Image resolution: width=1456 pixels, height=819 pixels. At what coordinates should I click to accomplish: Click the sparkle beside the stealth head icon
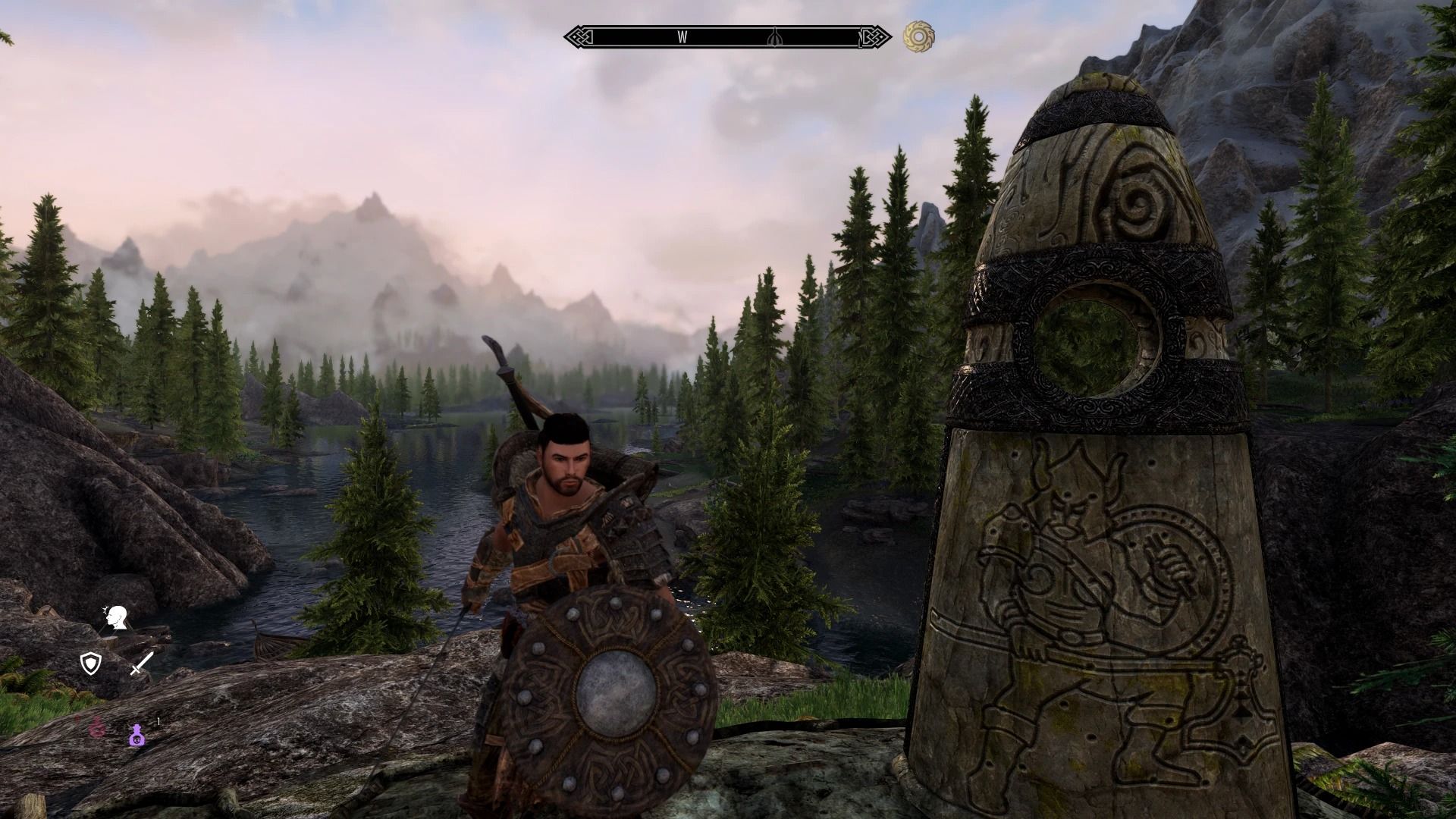click(x=105, y=609)
